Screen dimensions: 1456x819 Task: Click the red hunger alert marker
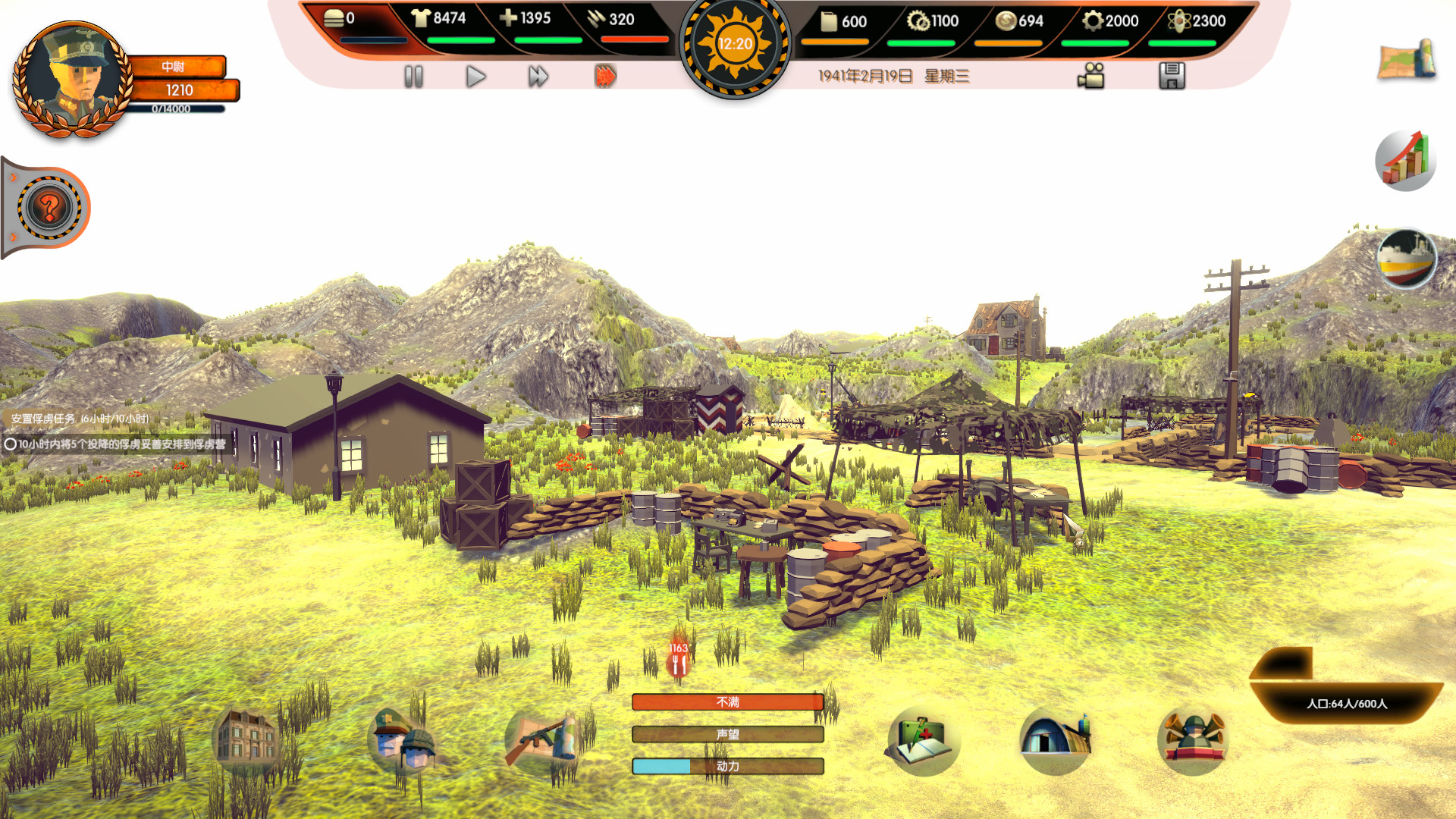click(679, 660)
